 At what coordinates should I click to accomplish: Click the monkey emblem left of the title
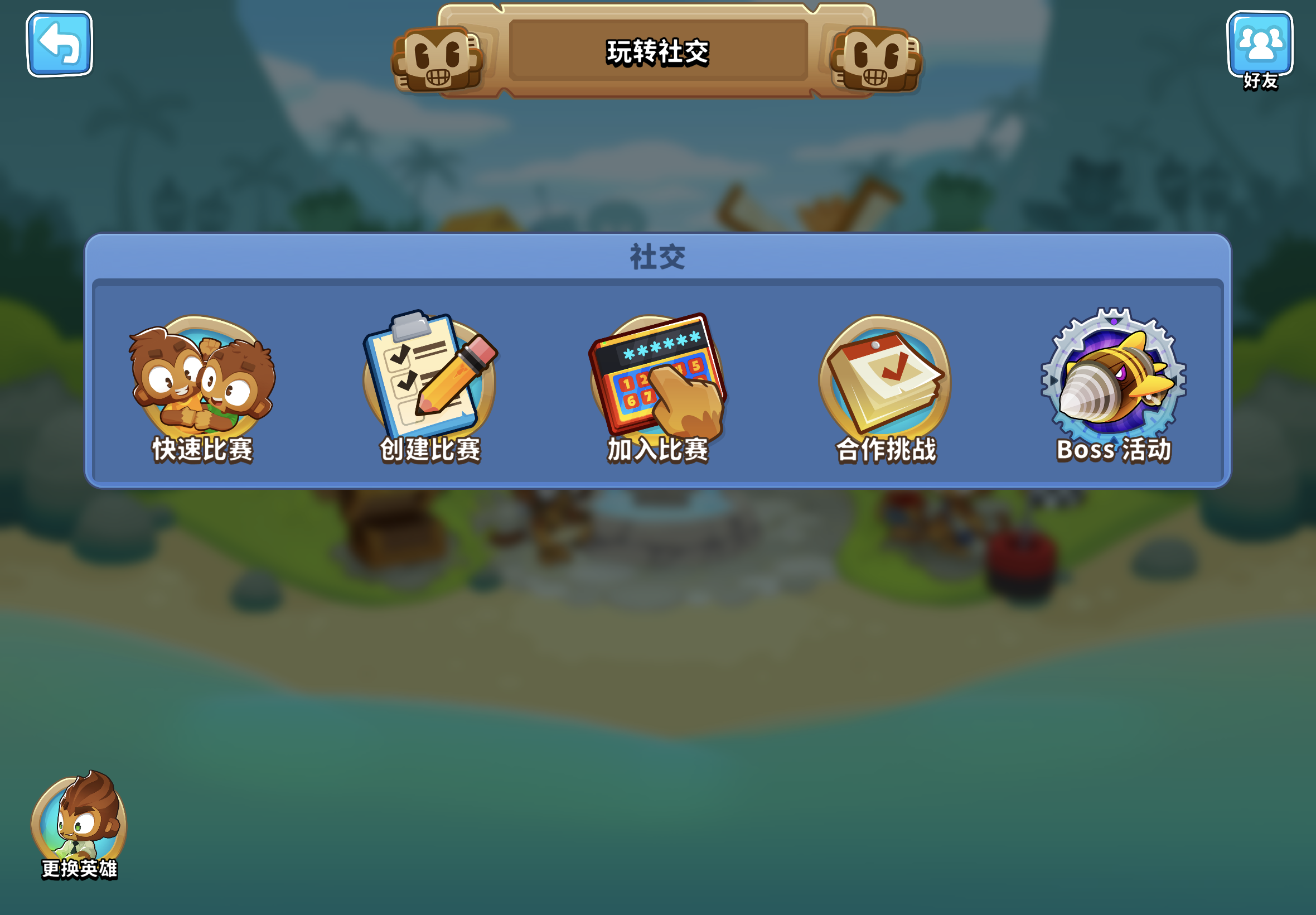(x=438, y=59)
